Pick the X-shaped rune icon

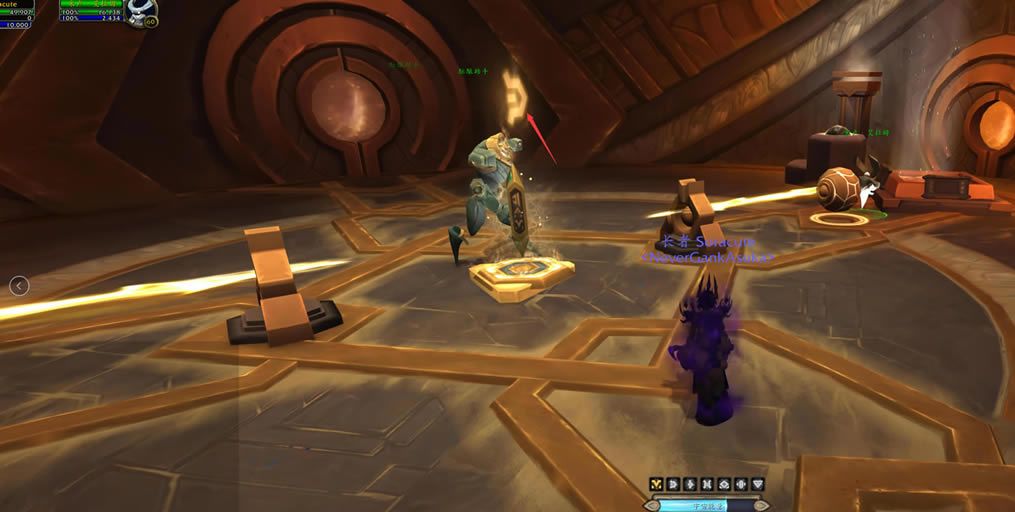pyautogui.click(x=707, y=484)
